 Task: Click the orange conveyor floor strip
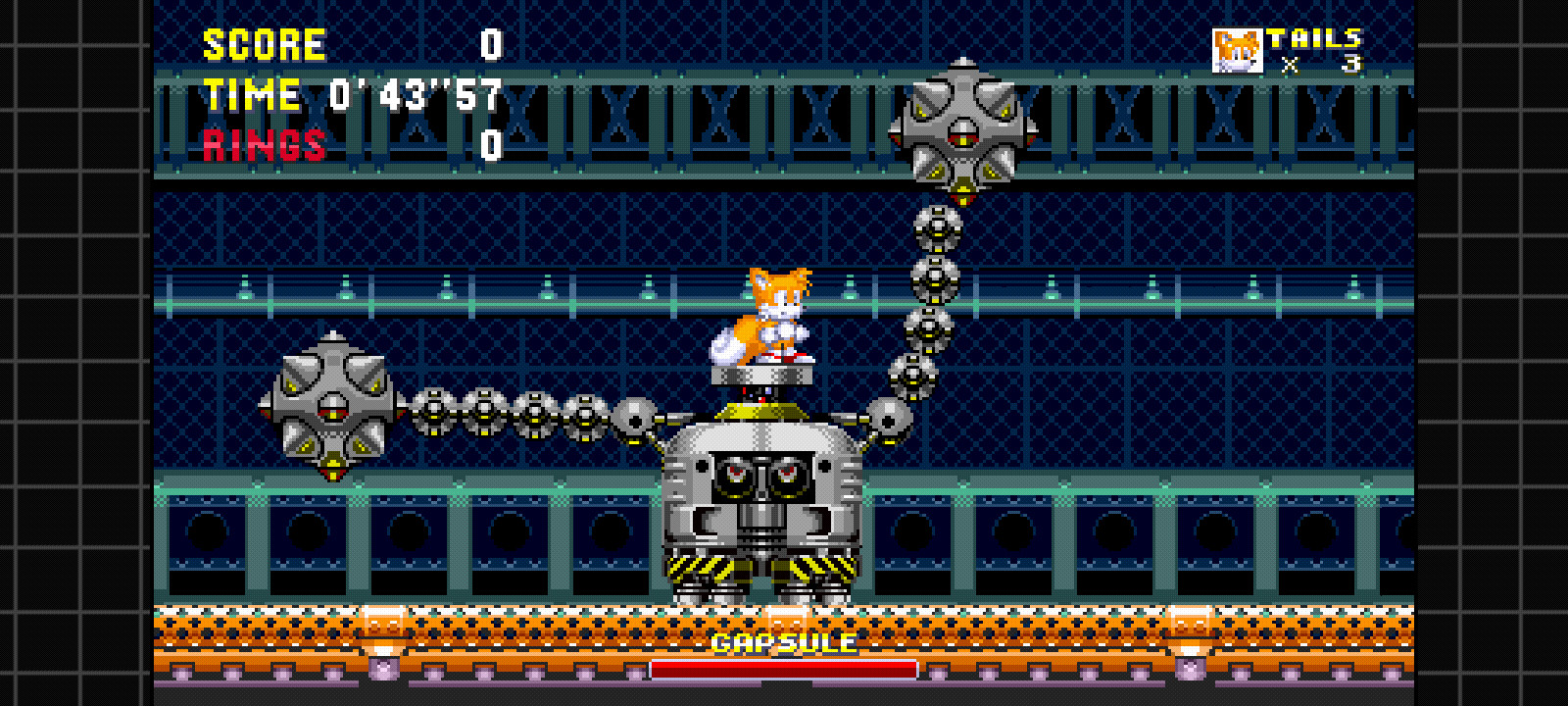[392, 623]
